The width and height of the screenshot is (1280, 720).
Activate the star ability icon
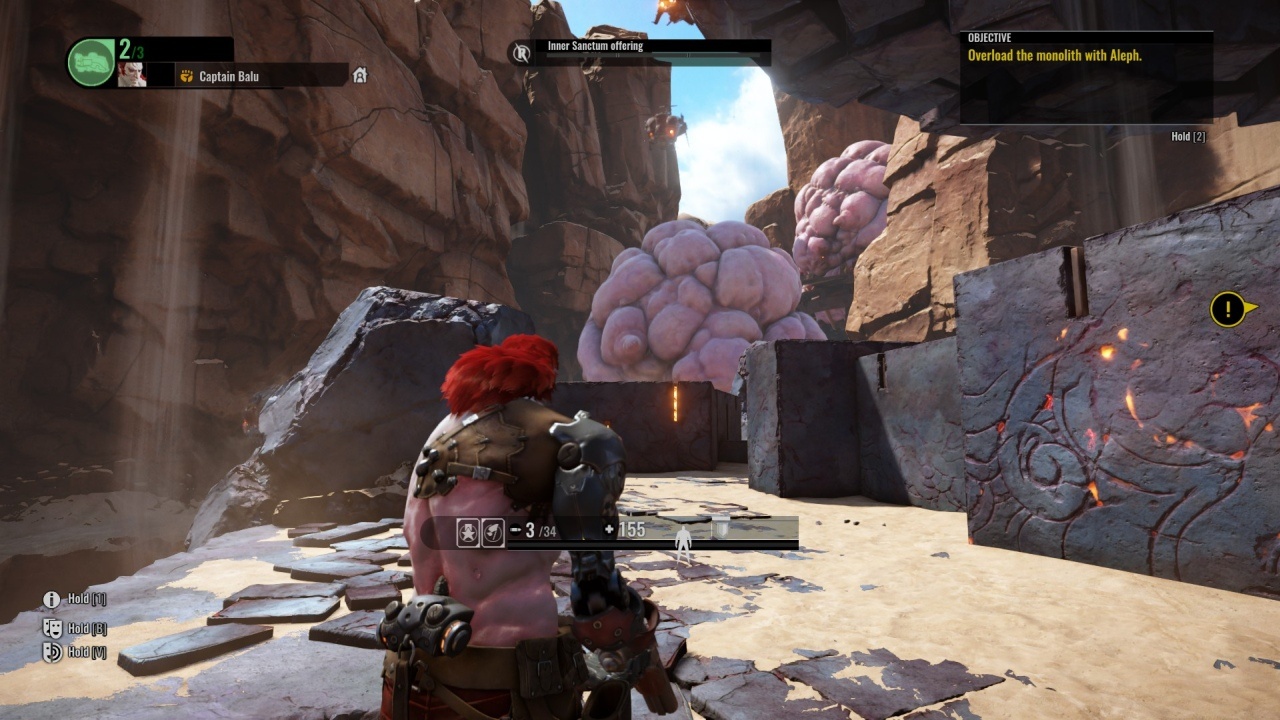click(x=468, y=533)
